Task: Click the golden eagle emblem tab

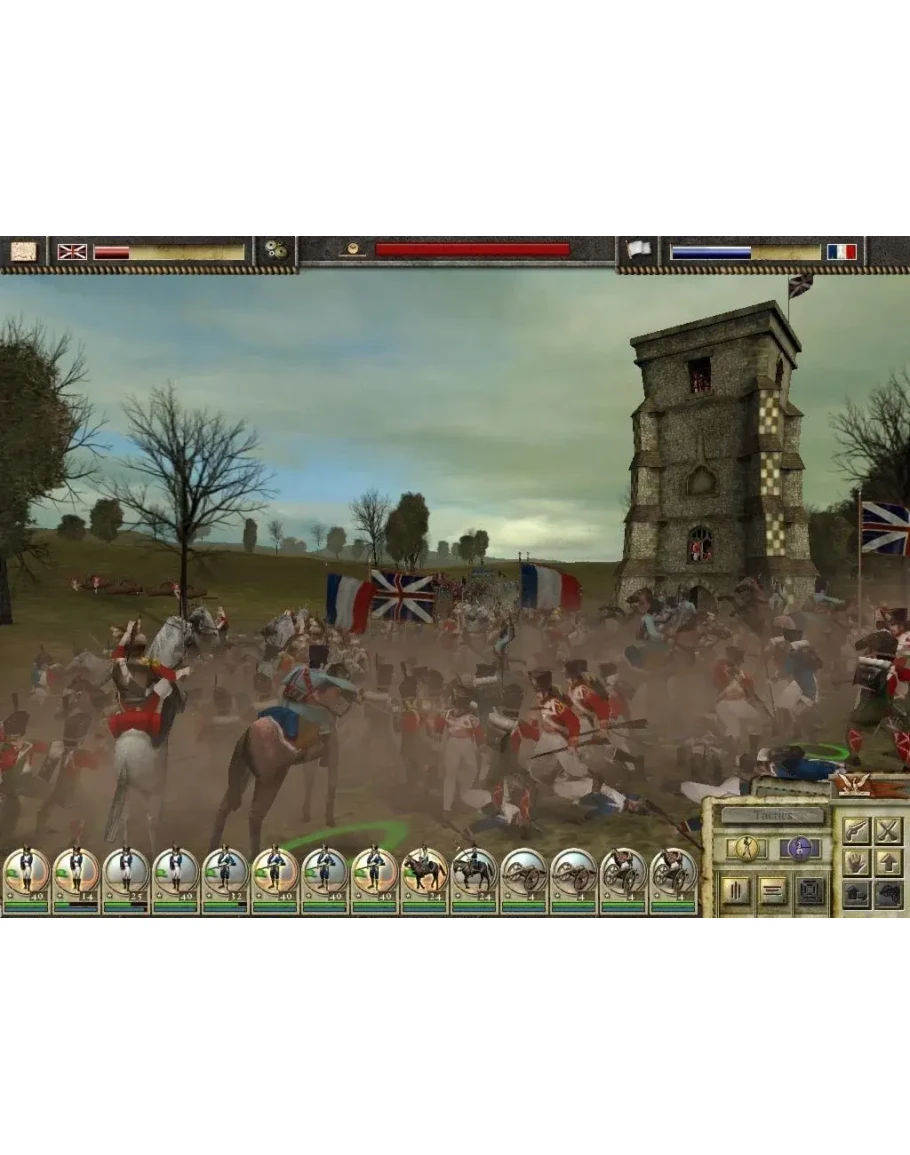Action: pos(853,785)
